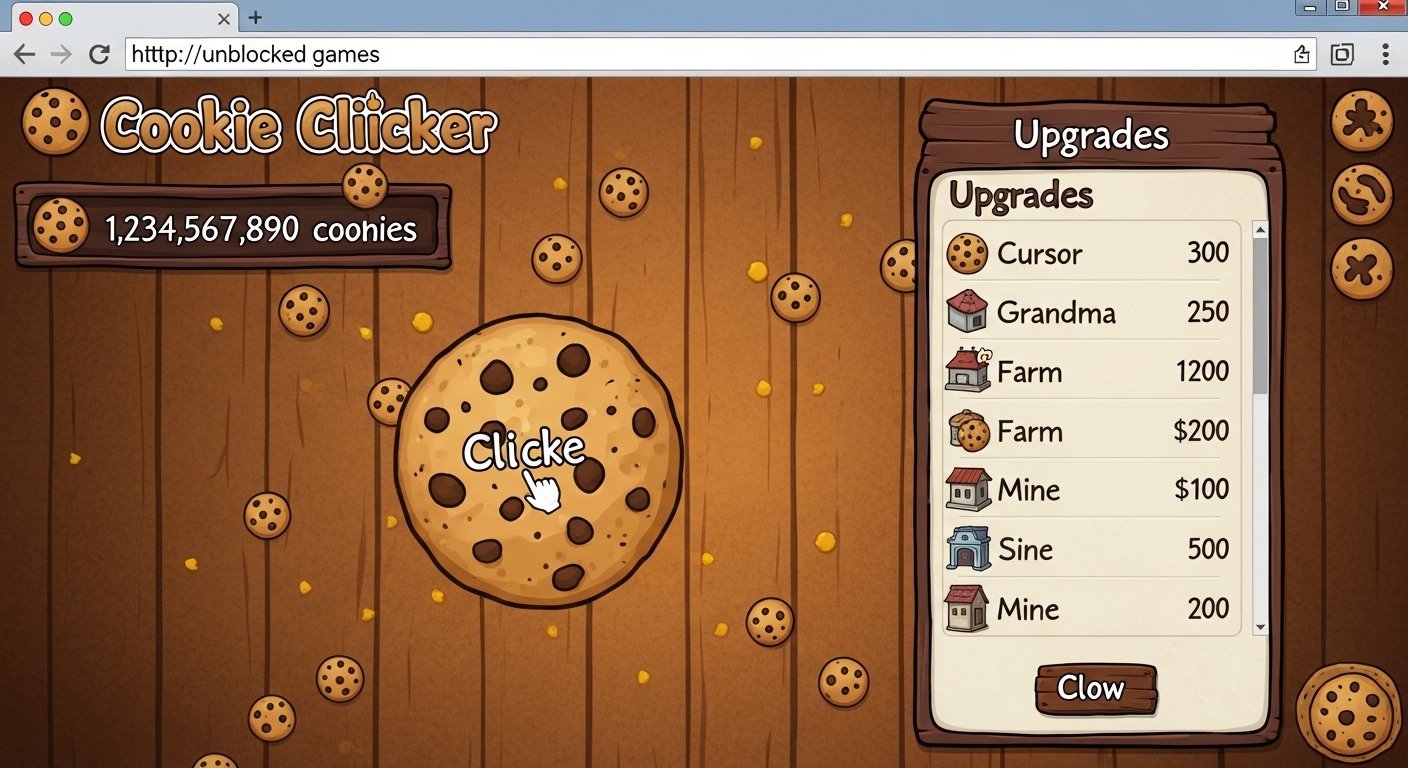Click inside the address bar

(600, 54)
